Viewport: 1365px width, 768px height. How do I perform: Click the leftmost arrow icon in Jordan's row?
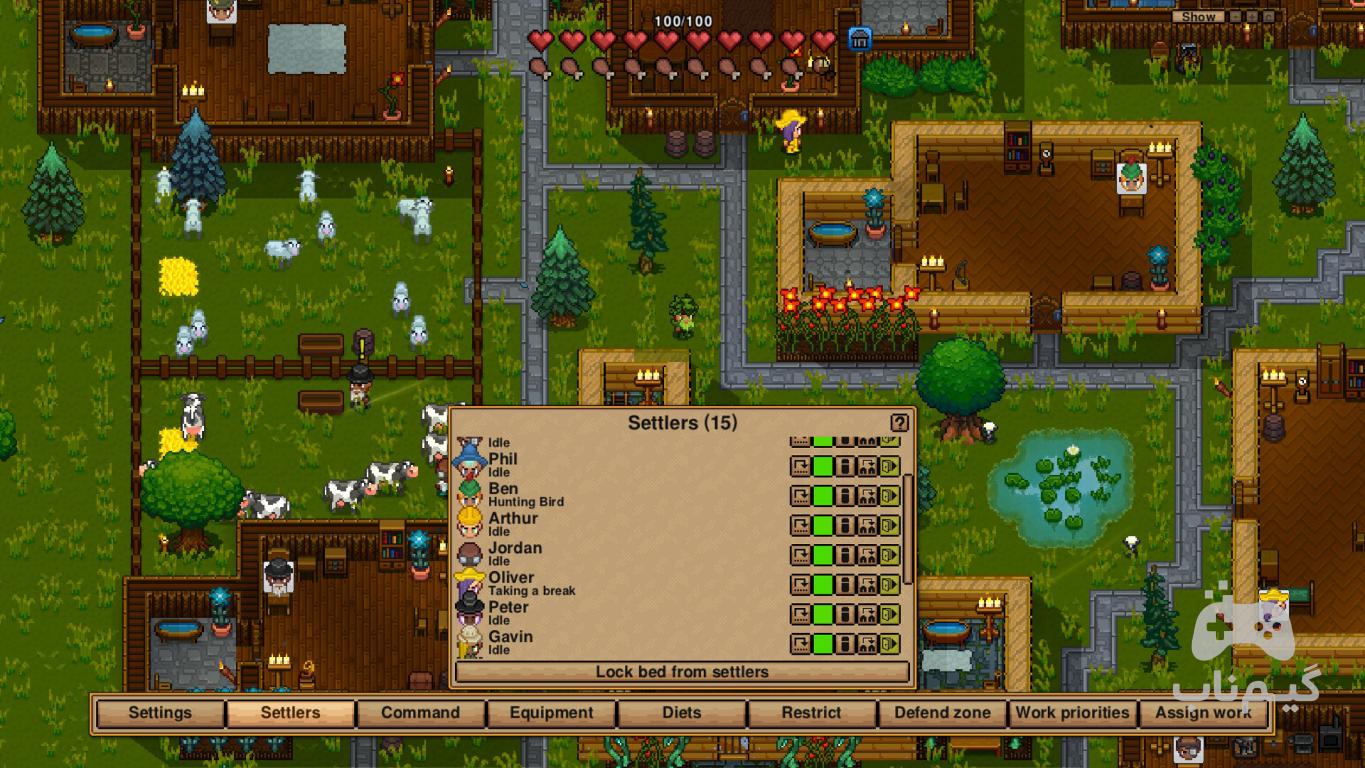pos(800,555)
